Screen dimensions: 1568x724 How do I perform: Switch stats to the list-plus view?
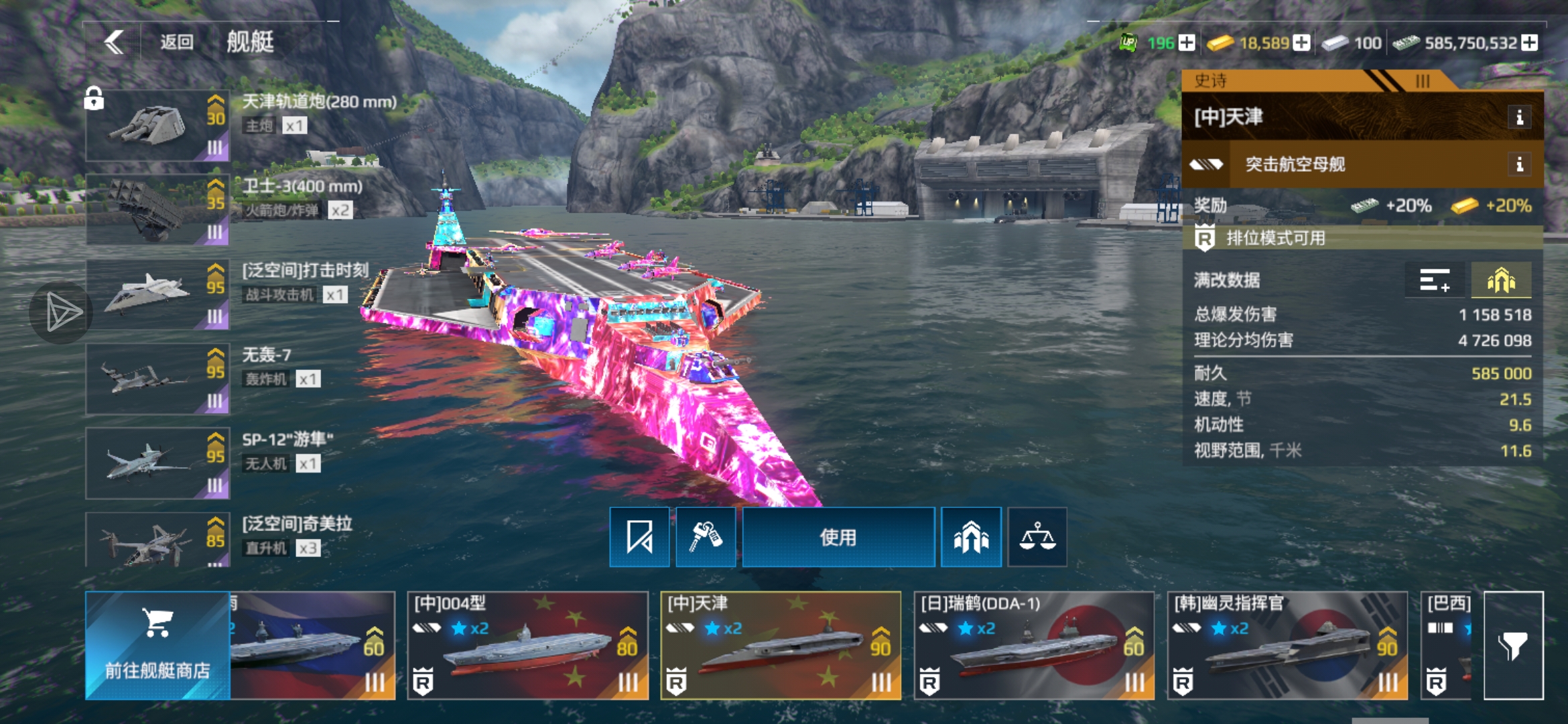pyautogui.click(x=1435, y=280)
